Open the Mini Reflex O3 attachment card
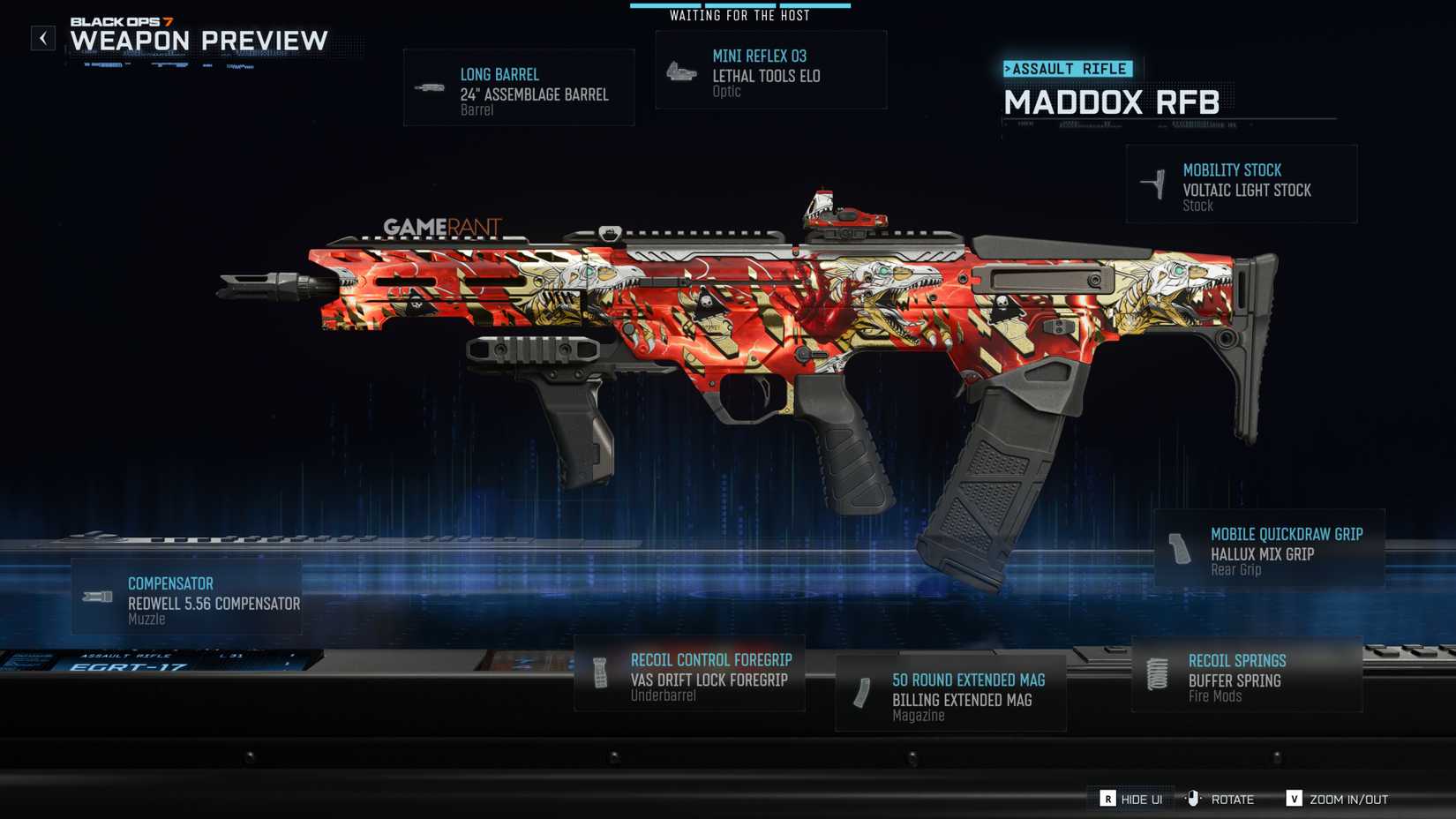 770,69
